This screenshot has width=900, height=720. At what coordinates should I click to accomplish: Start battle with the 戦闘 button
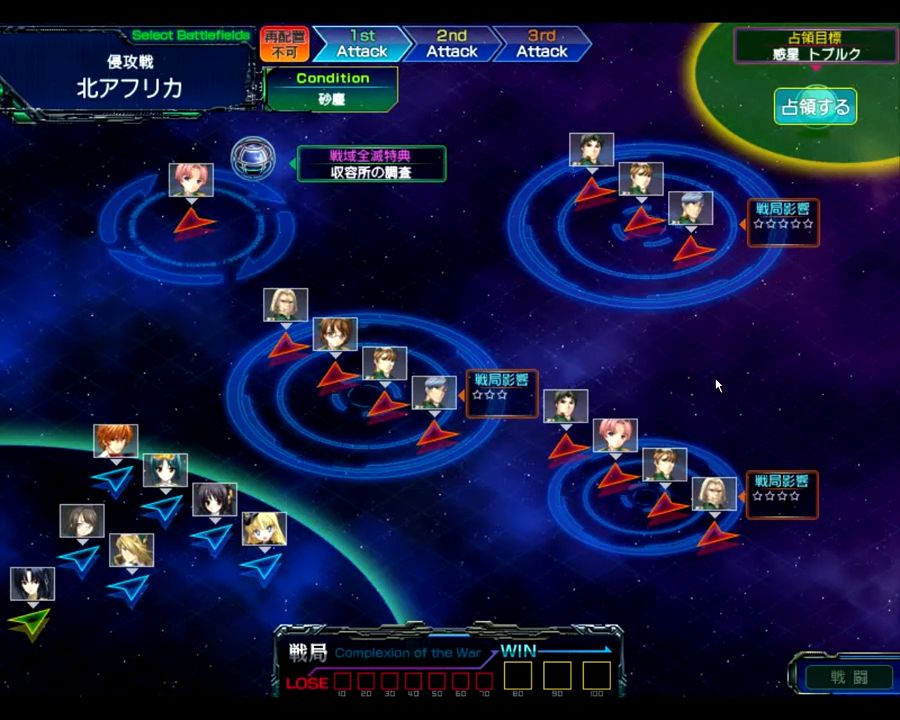[849, 677]
